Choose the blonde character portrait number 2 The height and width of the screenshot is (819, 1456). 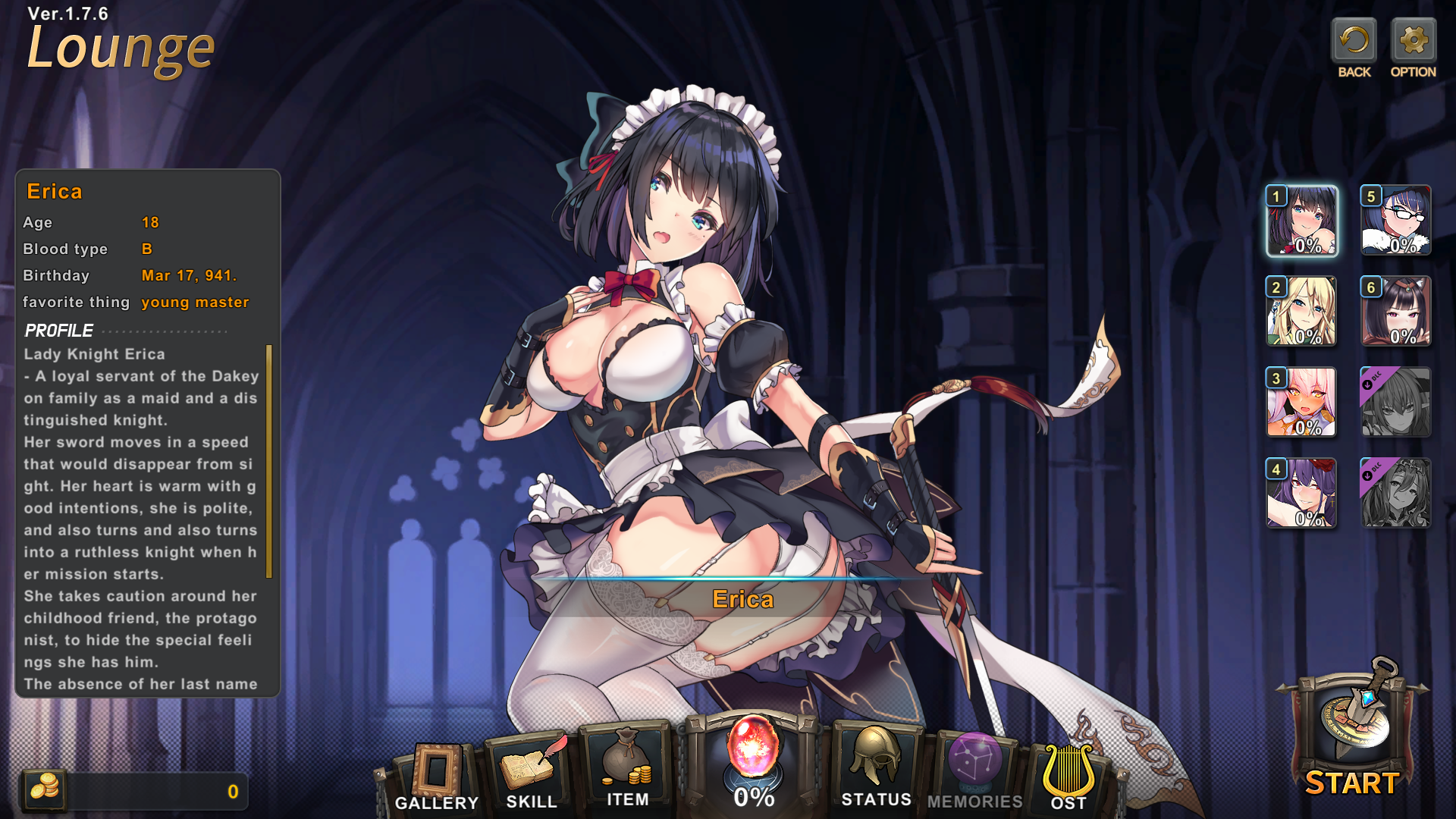pos(1302,311)
